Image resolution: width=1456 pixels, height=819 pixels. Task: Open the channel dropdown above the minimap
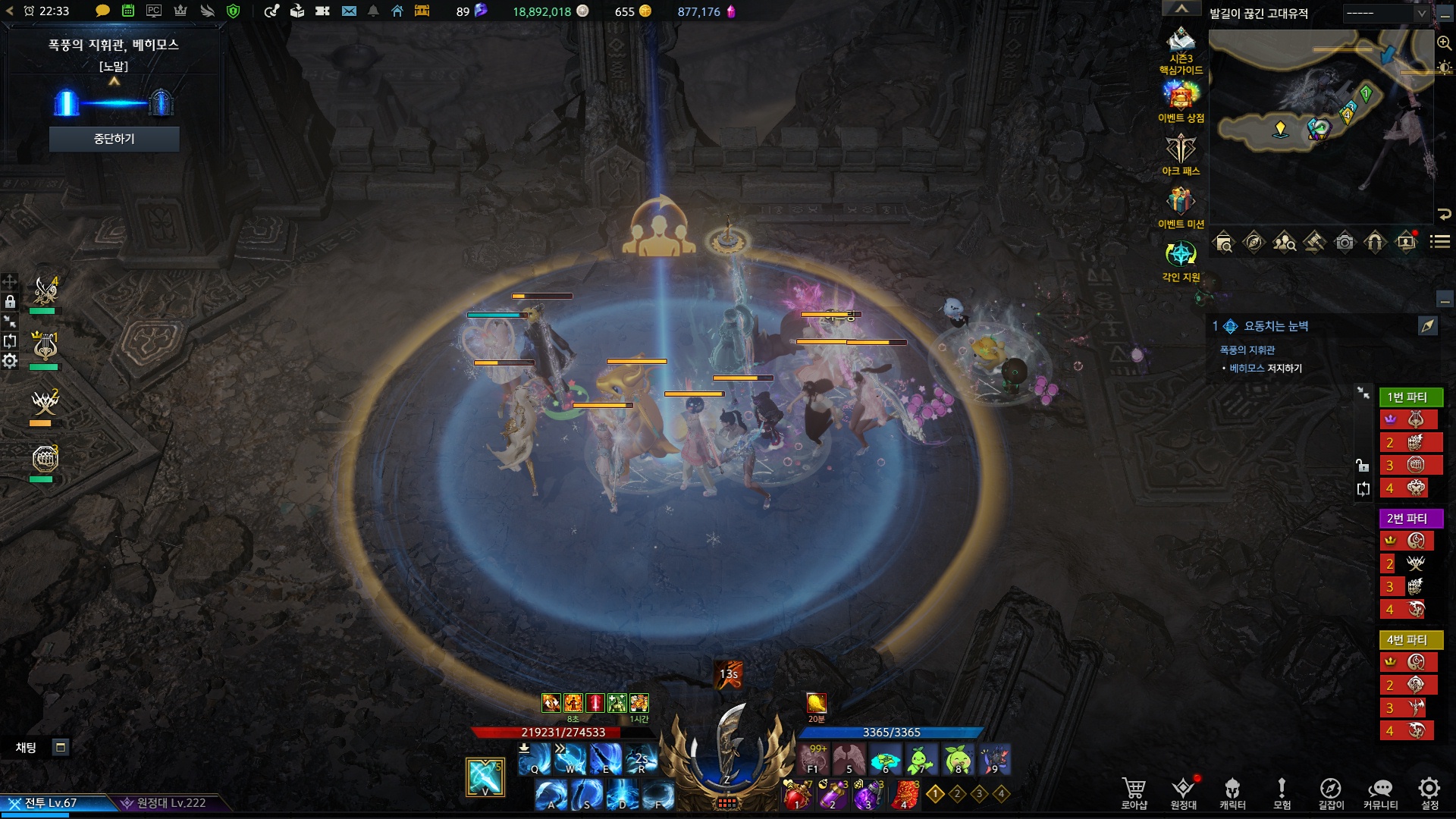1386,14
